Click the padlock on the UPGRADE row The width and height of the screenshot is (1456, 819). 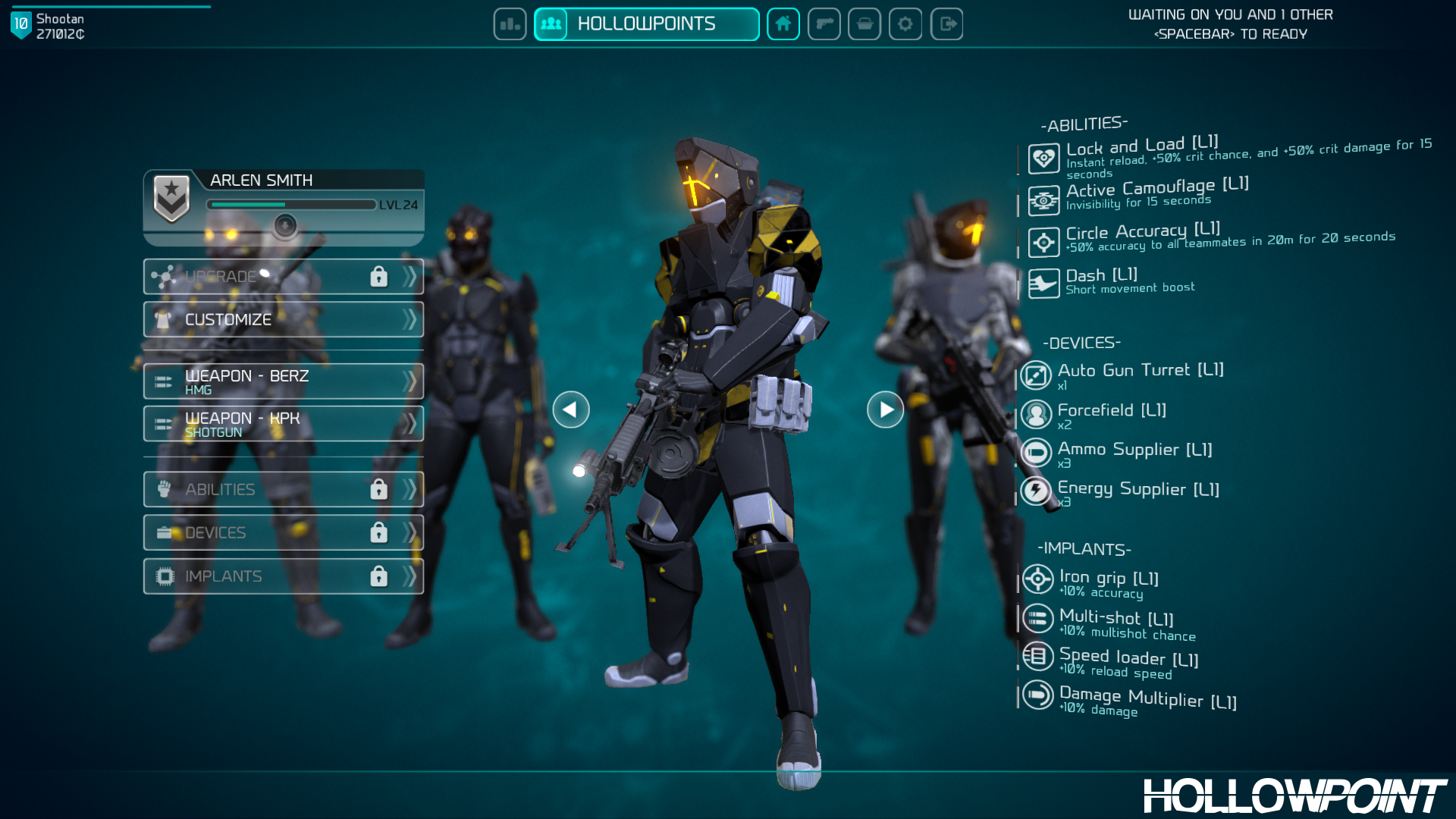[x=379, y=276]
